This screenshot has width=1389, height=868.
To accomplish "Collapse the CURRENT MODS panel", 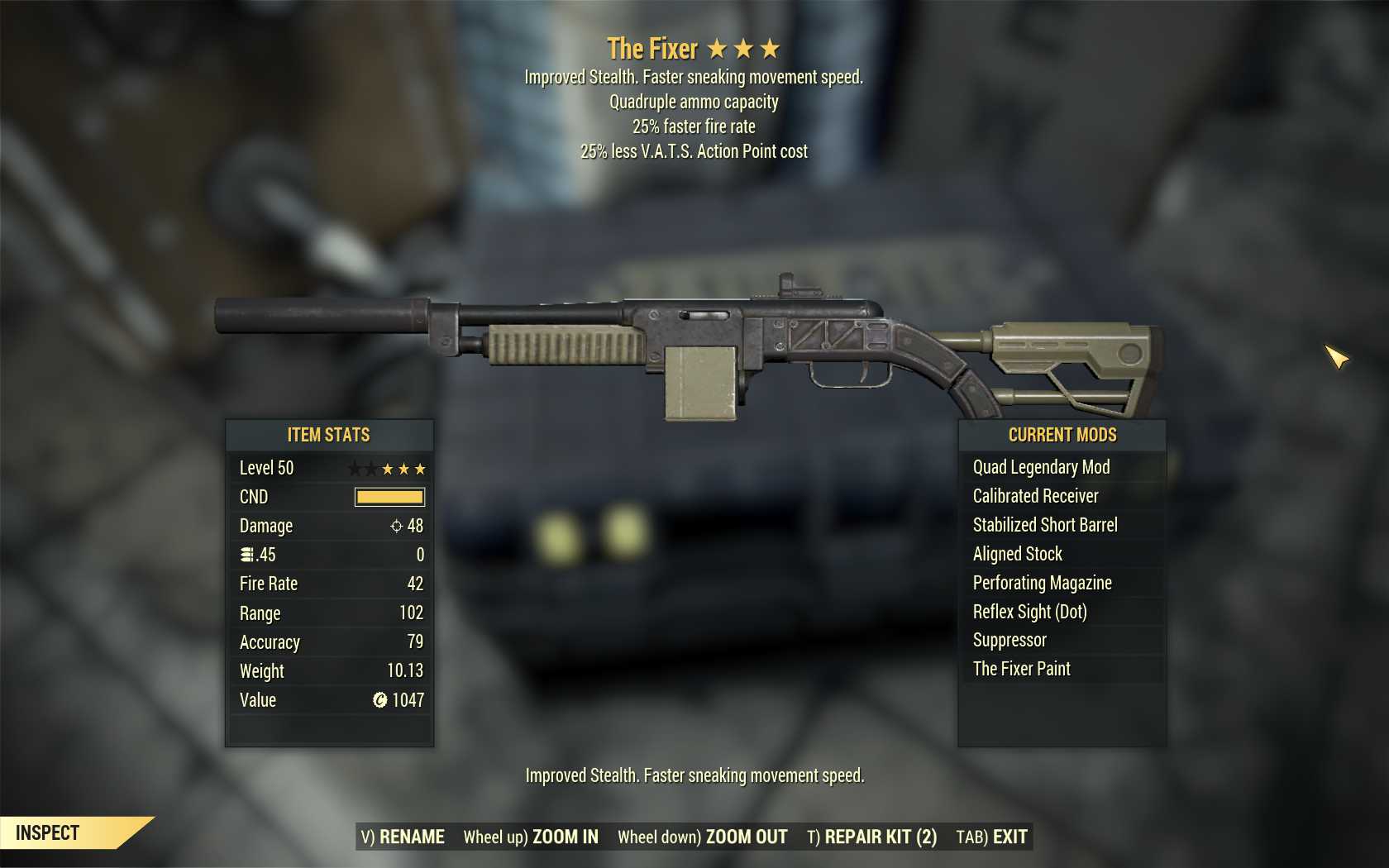I will pos(1061,435).
